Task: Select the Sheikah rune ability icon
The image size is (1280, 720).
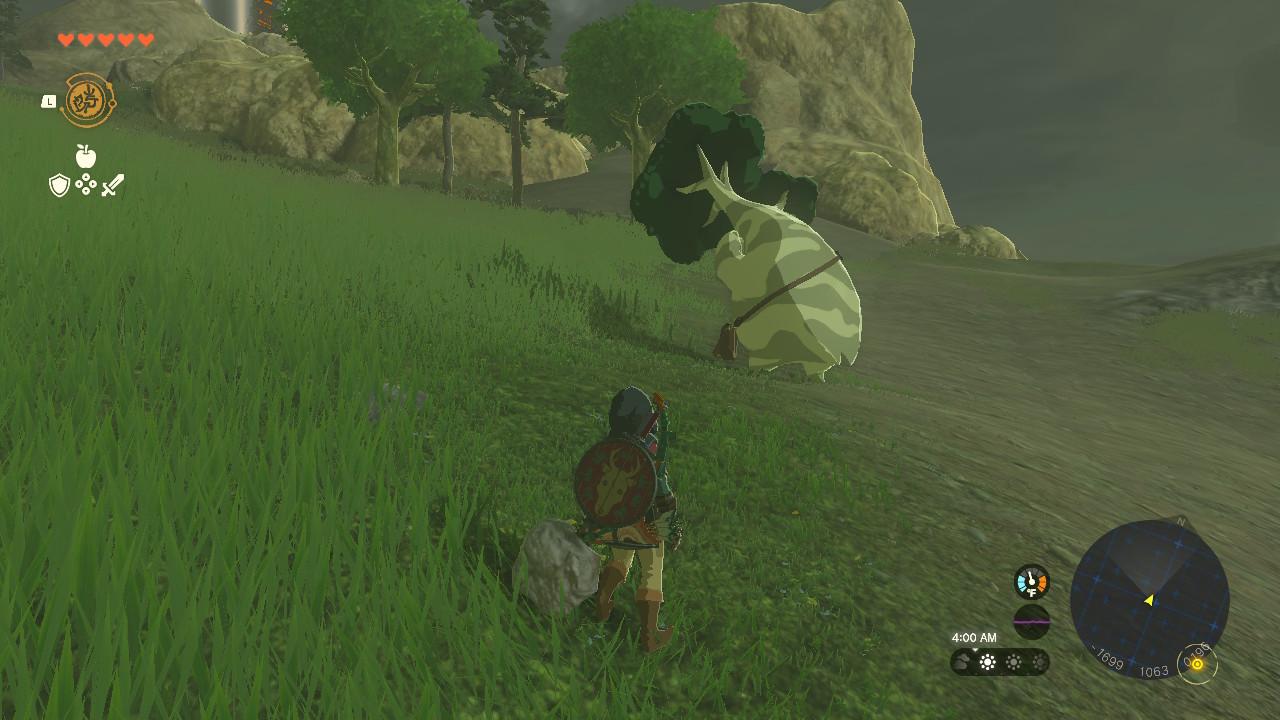Action: pyautogui.click(x=88, y=99)
